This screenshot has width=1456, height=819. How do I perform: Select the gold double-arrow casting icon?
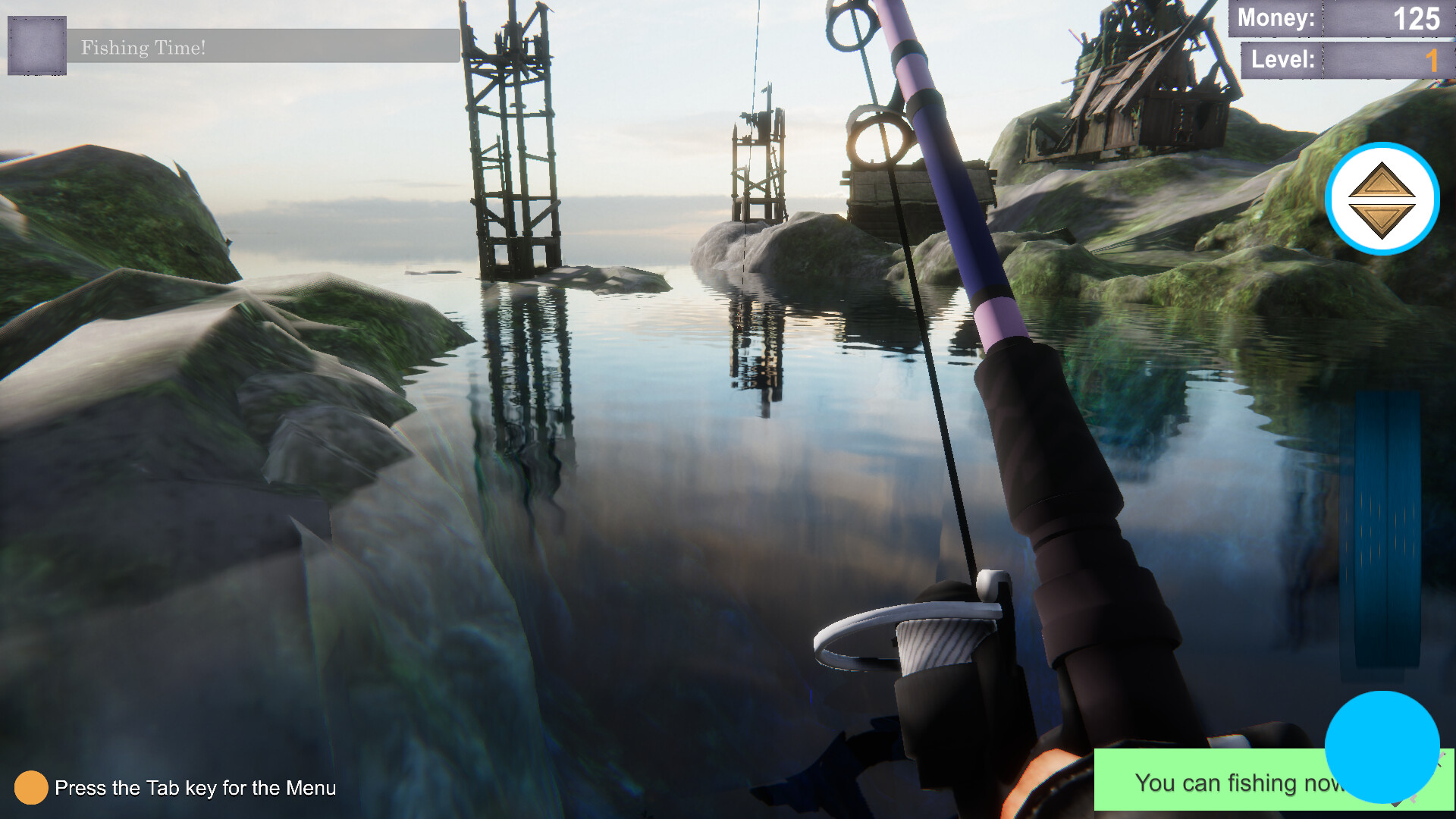pos(1382,197)
